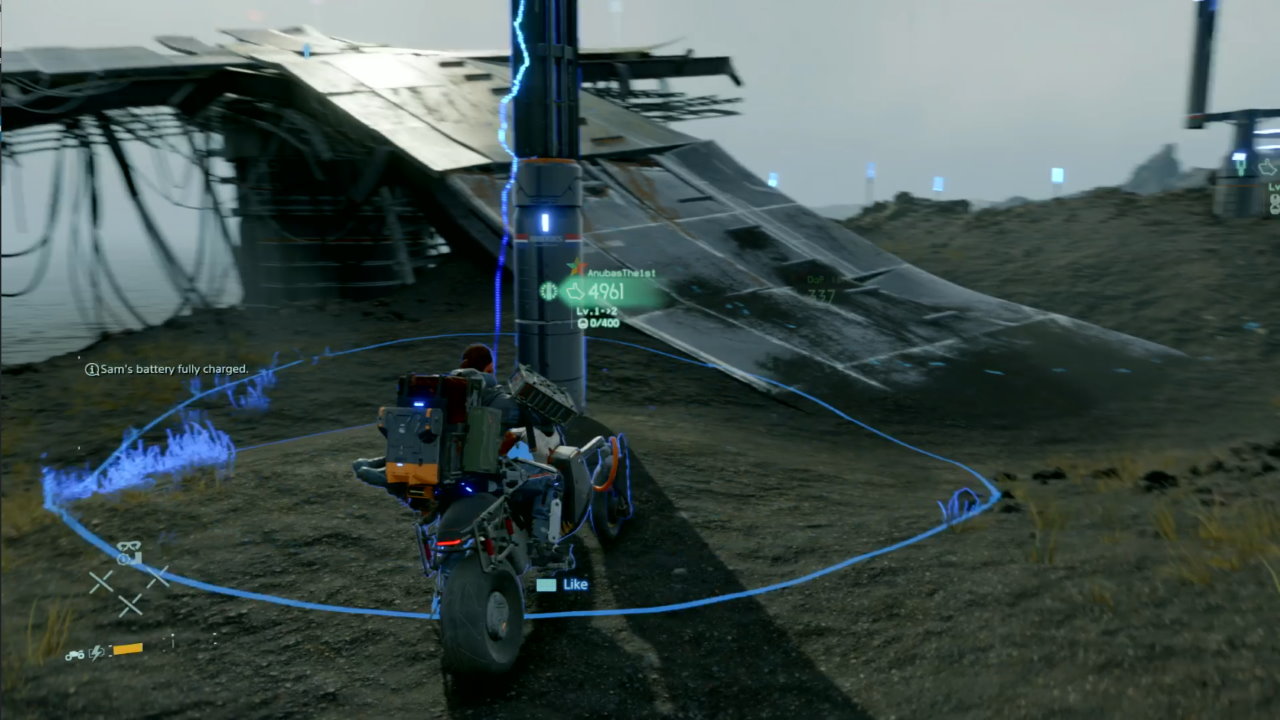Click the Lv.1->2 upgrade label
The width and height of the screenshot is (1280, 720).
coord(597,311)
